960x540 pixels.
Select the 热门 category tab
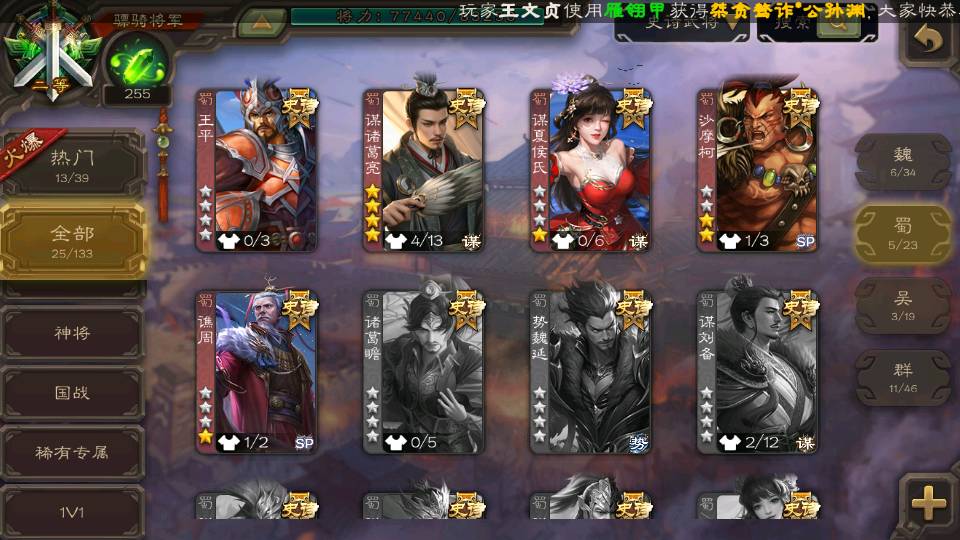72,164
